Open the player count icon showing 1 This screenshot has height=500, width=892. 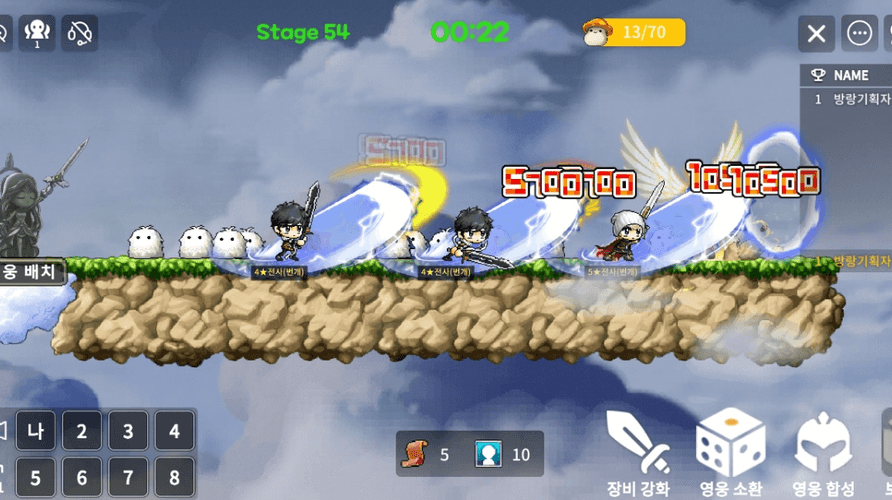click(x=37, y=33)
